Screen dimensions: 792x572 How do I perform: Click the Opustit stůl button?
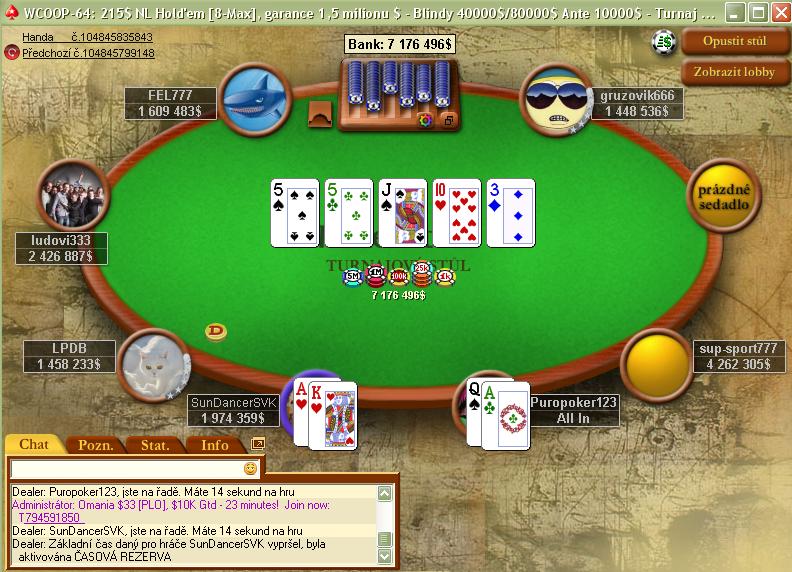(x=735, y=42)
